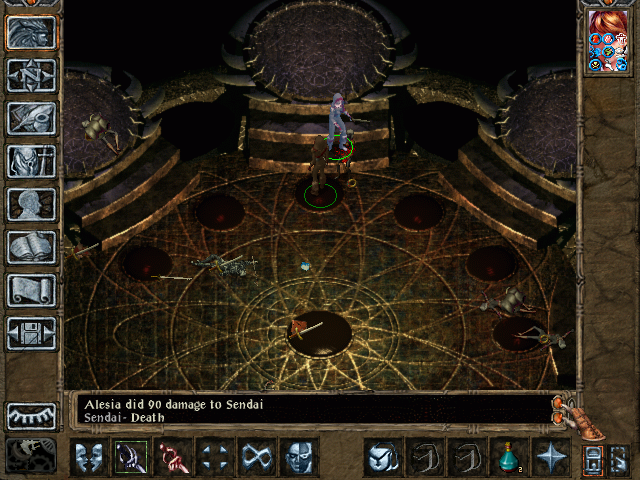Open the character record bust button

coord(31,204)
